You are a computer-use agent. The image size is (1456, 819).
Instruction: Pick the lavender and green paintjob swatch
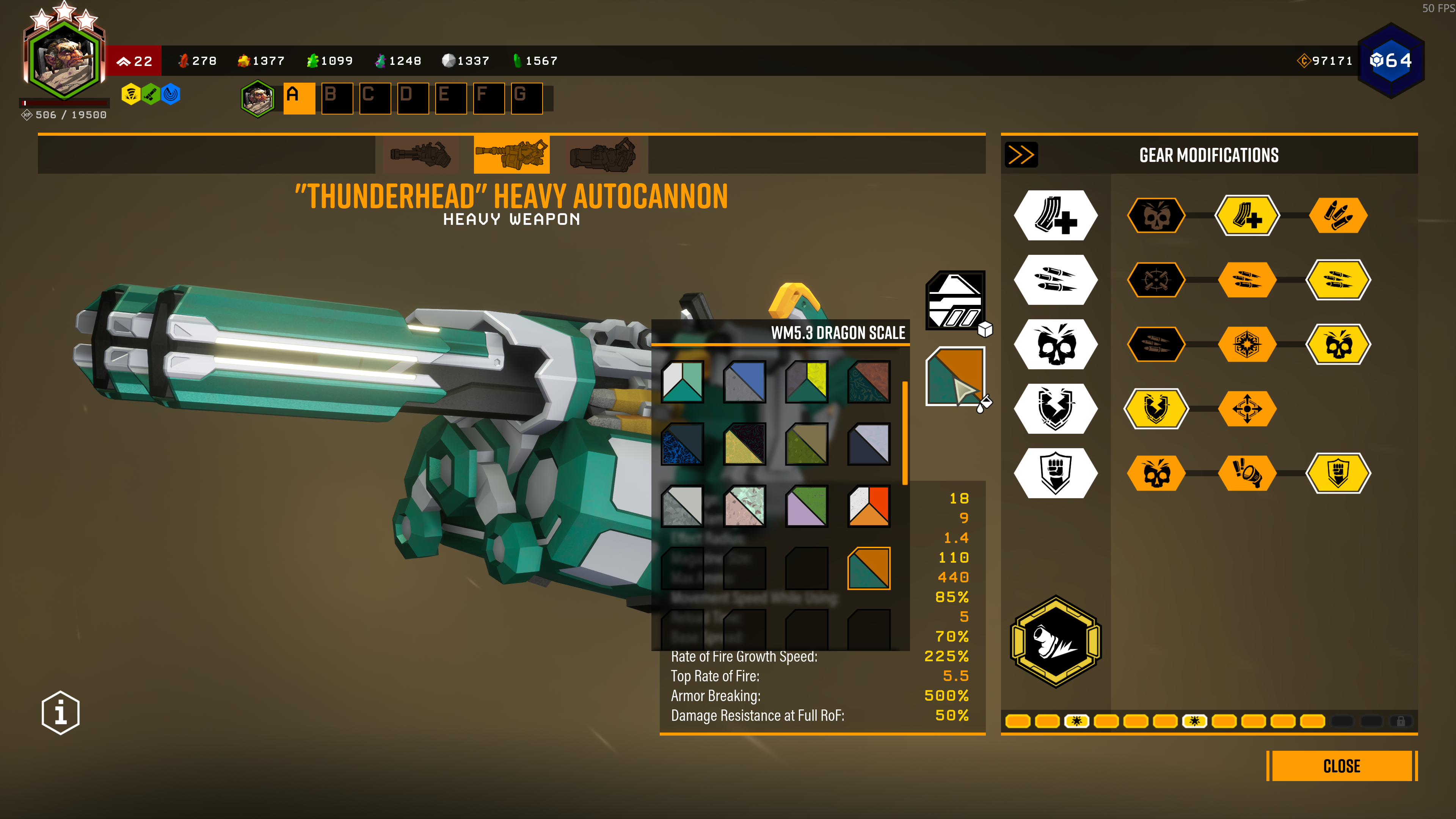[x=806, y=506]
